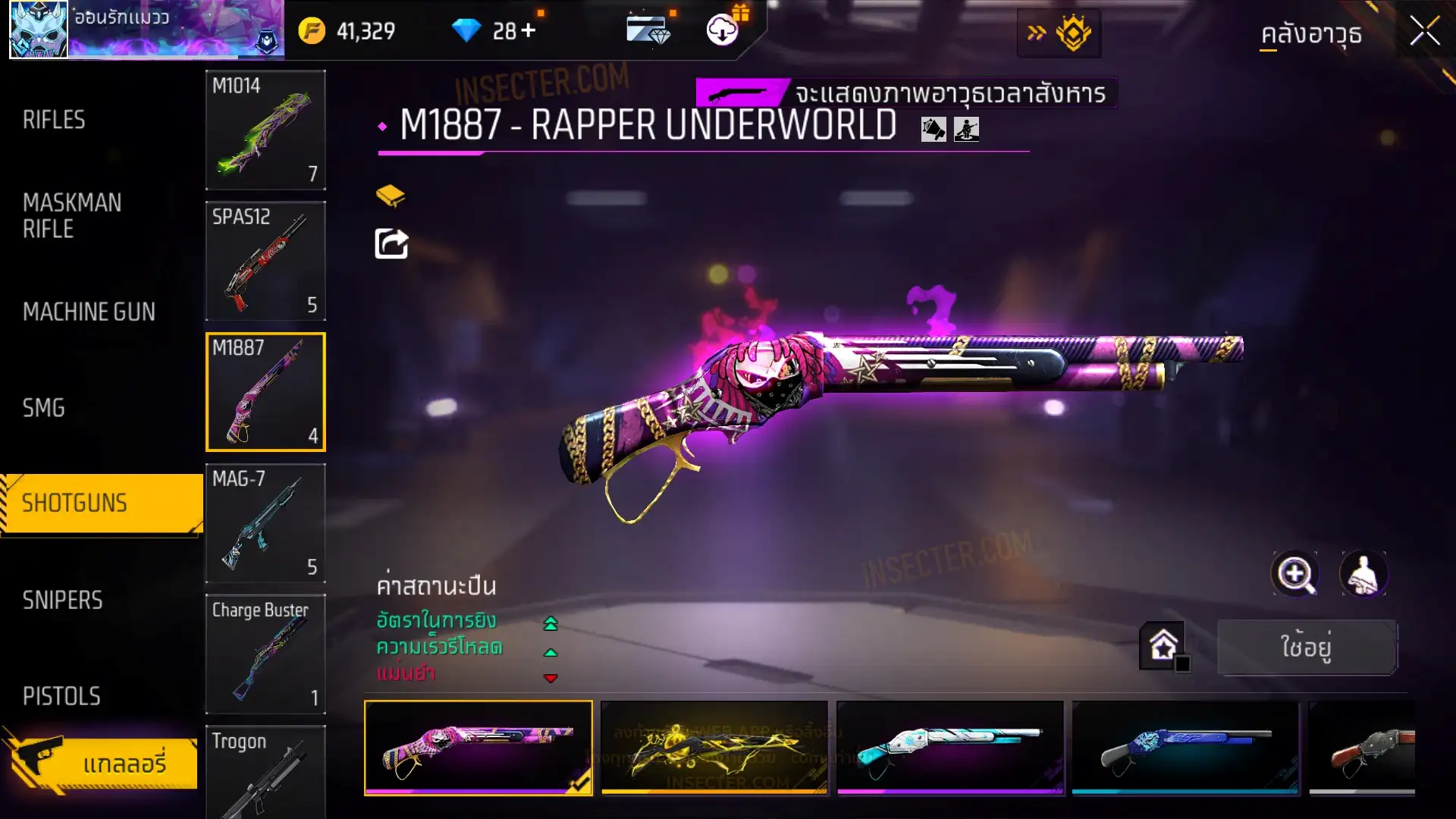Add more diamonds with the plus

click(529, 31)
